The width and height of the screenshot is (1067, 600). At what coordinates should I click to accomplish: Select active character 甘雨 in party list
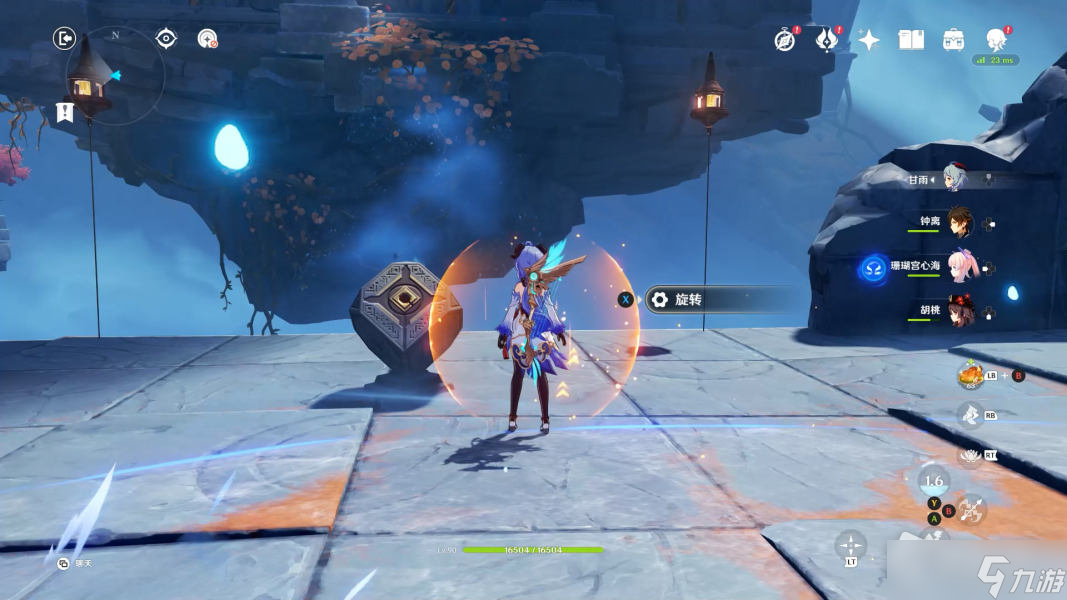[x=953, y=180]
